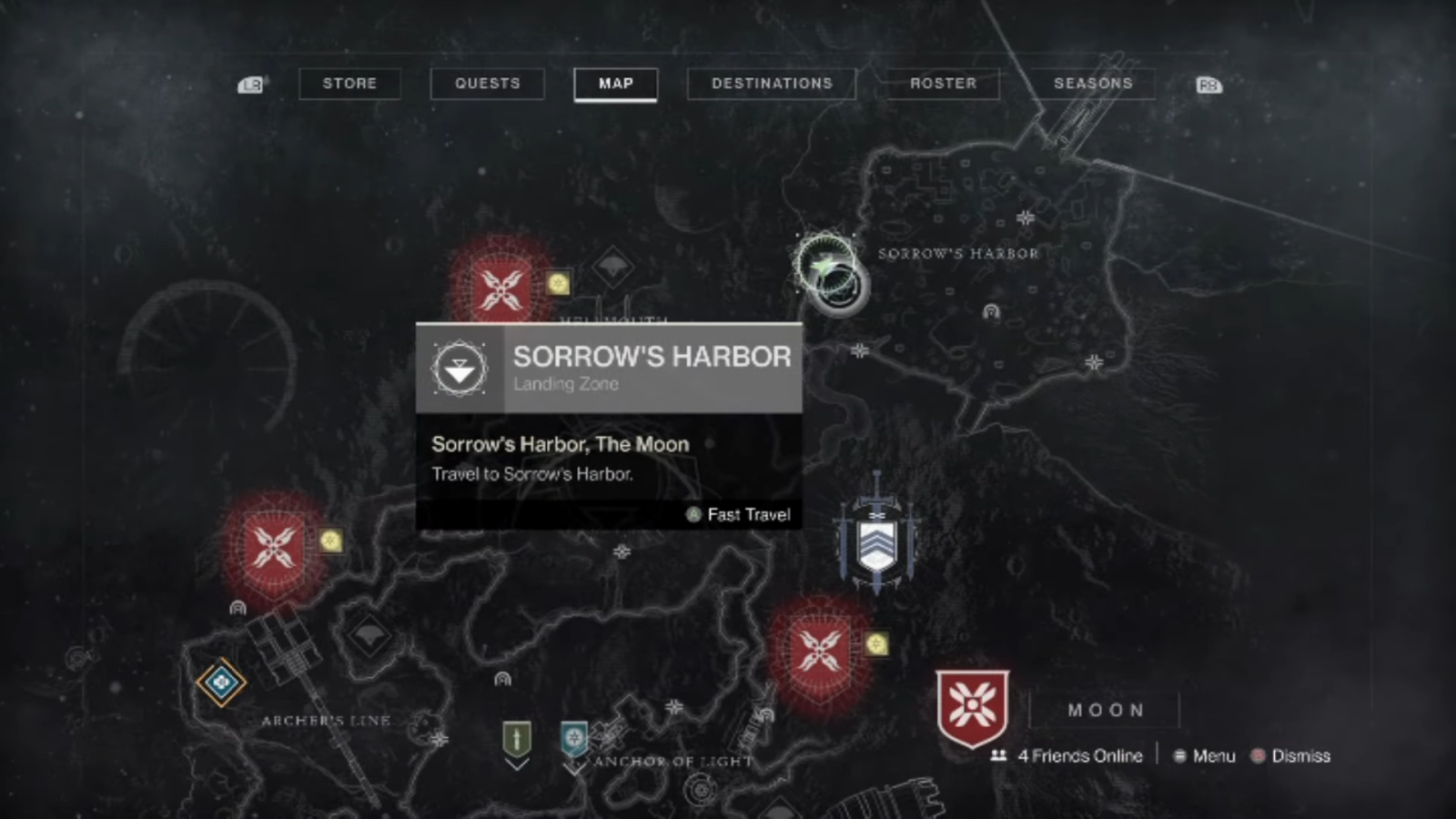Select the blue diamond marker above Archer's Line
The width and height of the screenshot is (1456, 819).
point(221,681)
